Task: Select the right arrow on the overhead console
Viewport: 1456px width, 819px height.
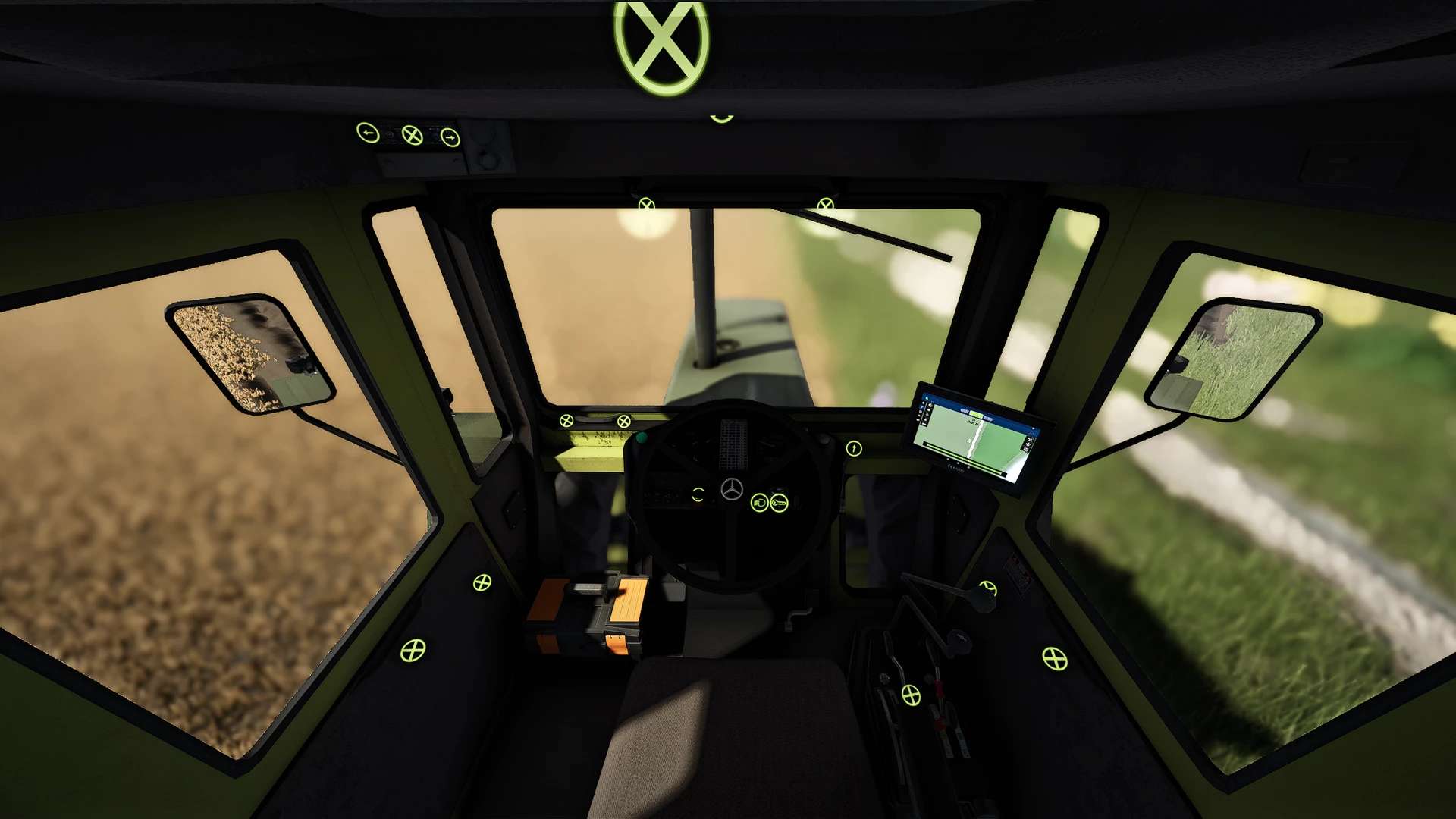Action: pos(450,138)
